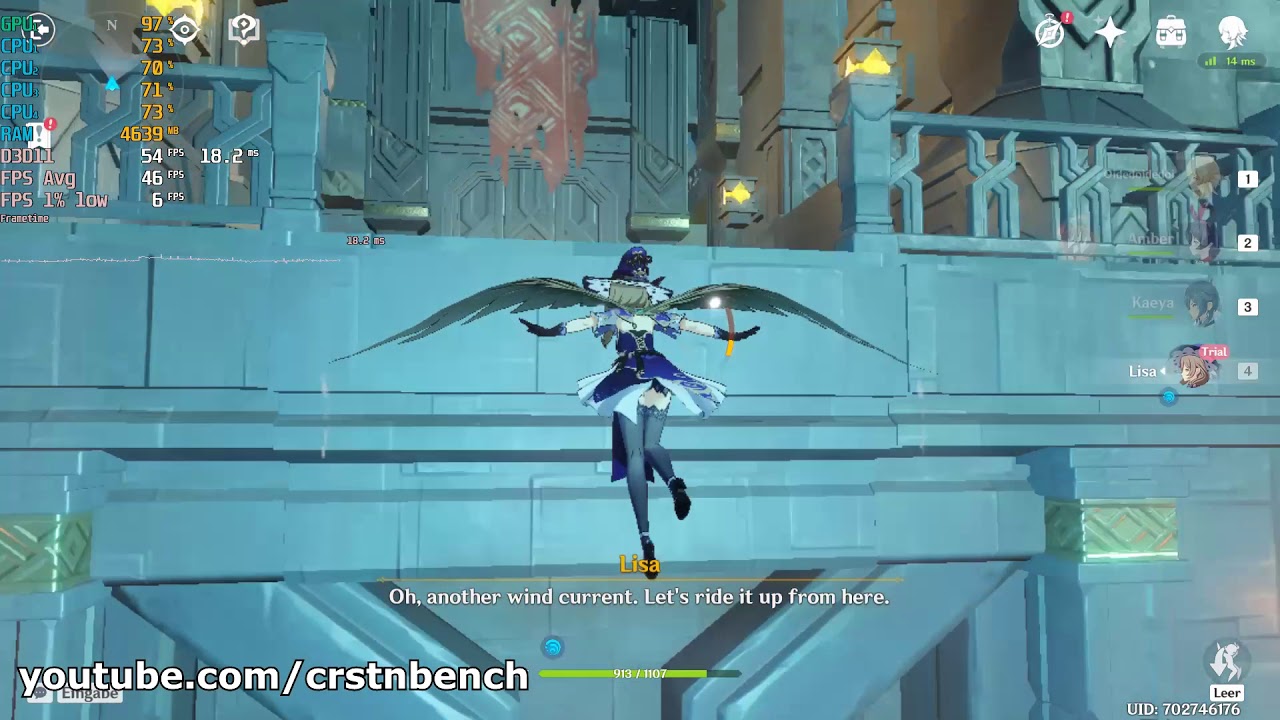
Task: Open the tutorial question mark book
Action: click(x=244, y=30)
